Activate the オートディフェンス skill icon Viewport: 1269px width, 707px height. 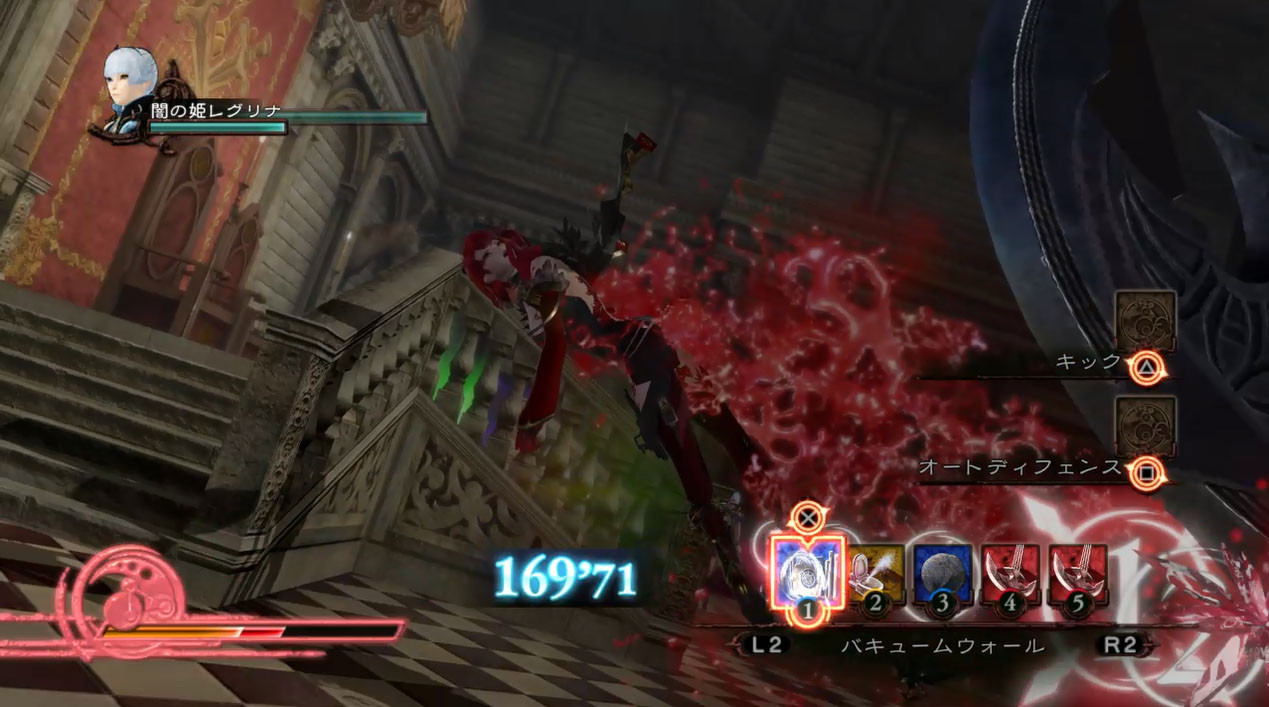1145,426
